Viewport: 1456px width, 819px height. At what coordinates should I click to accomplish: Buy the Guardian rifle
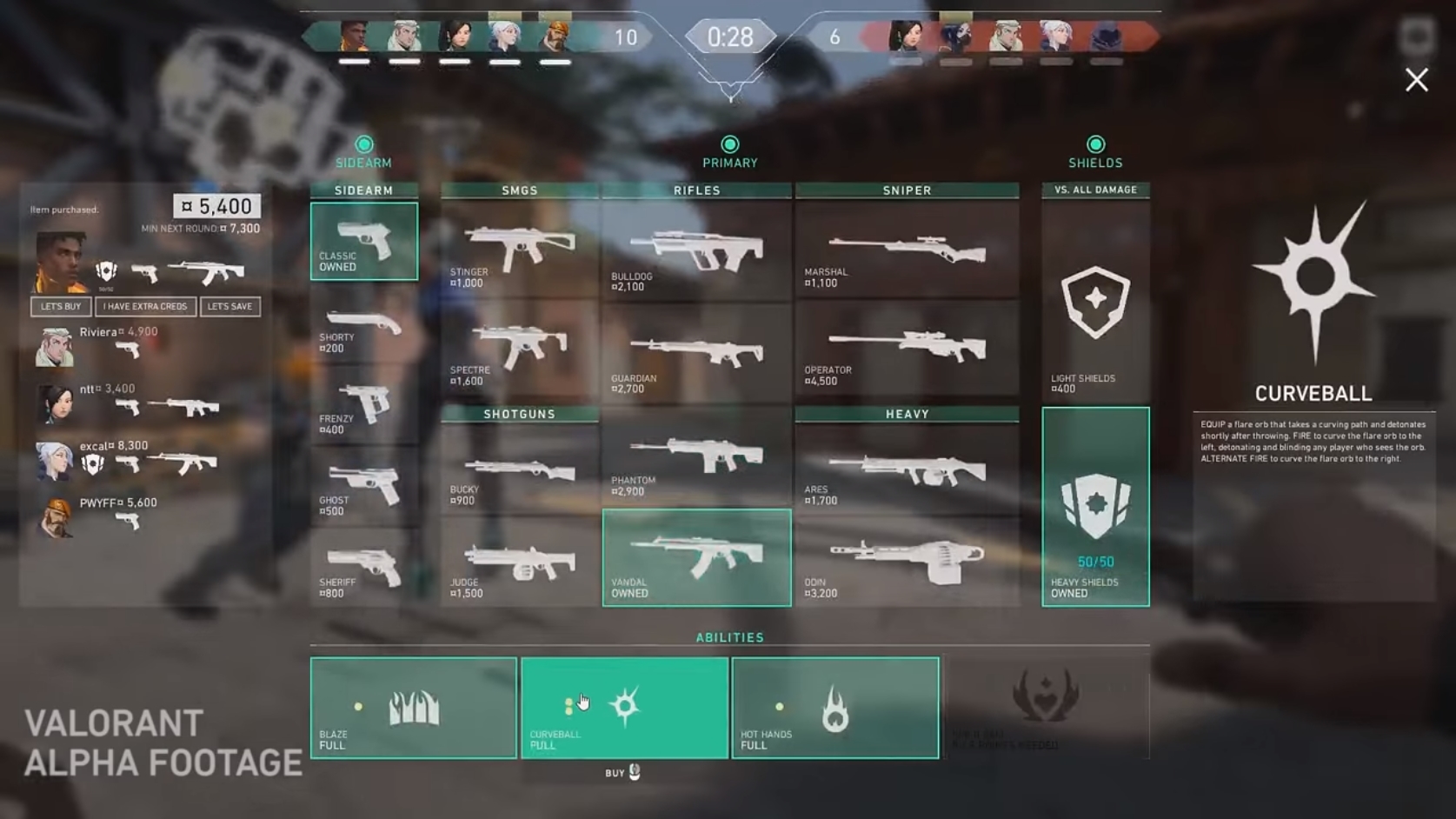click(696, 356)
